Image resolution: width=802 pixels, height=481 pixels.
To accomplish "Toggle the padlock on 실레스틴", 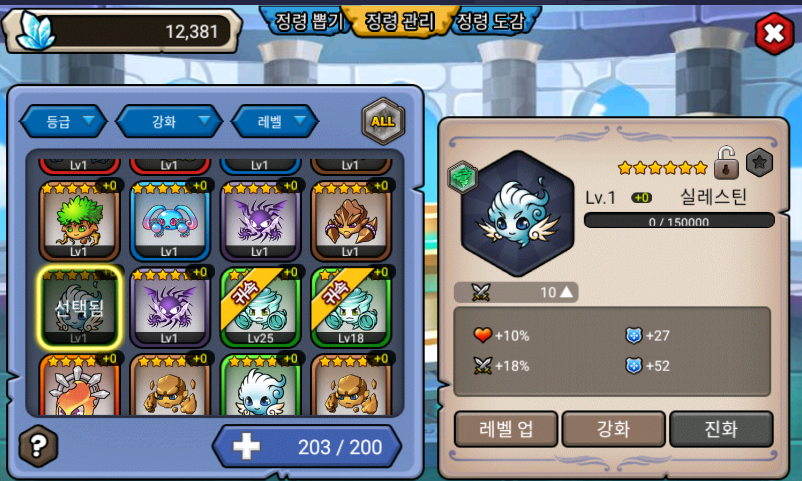I will point(726,161).
